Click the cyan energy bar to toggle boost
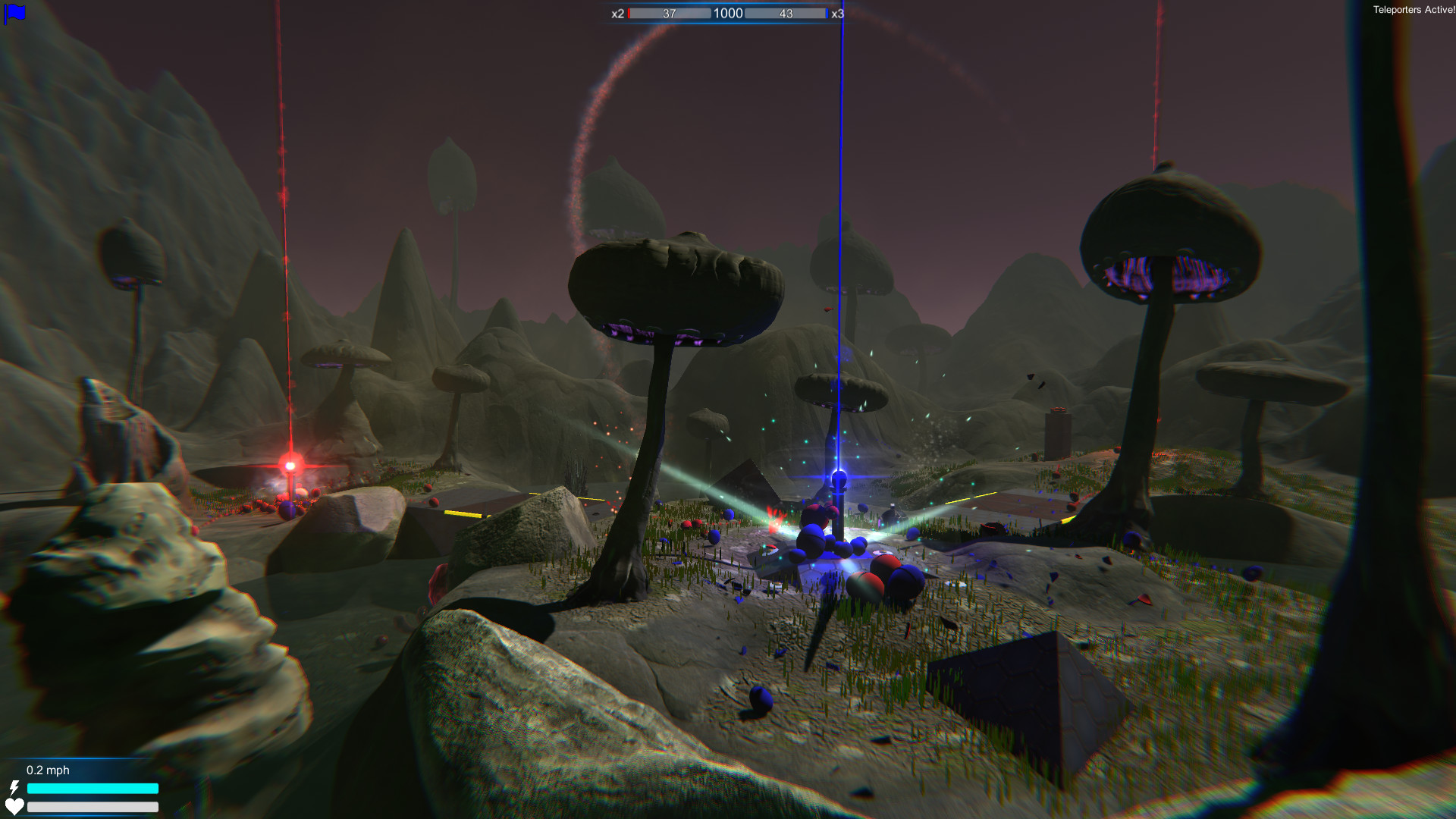This screenshot has width=1456, height=819. (93, 789)
